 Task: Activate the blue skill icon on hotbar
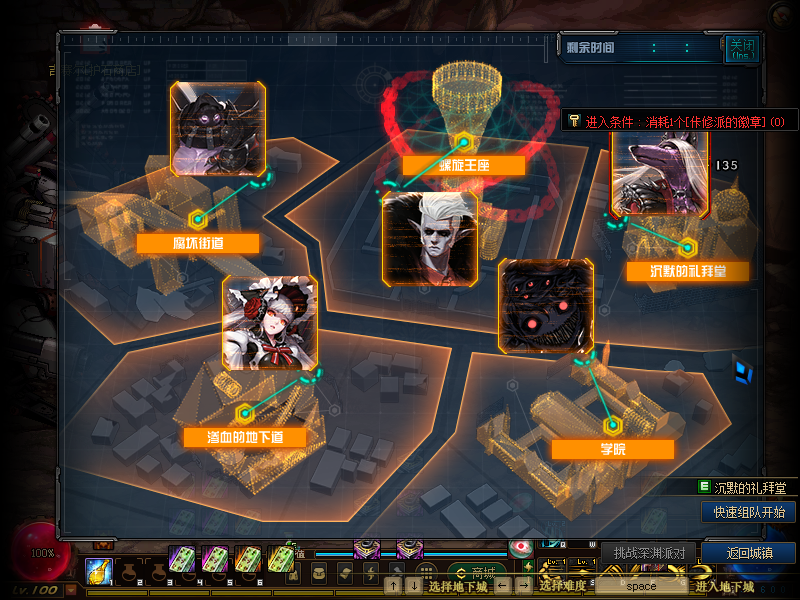click(98, 570)
